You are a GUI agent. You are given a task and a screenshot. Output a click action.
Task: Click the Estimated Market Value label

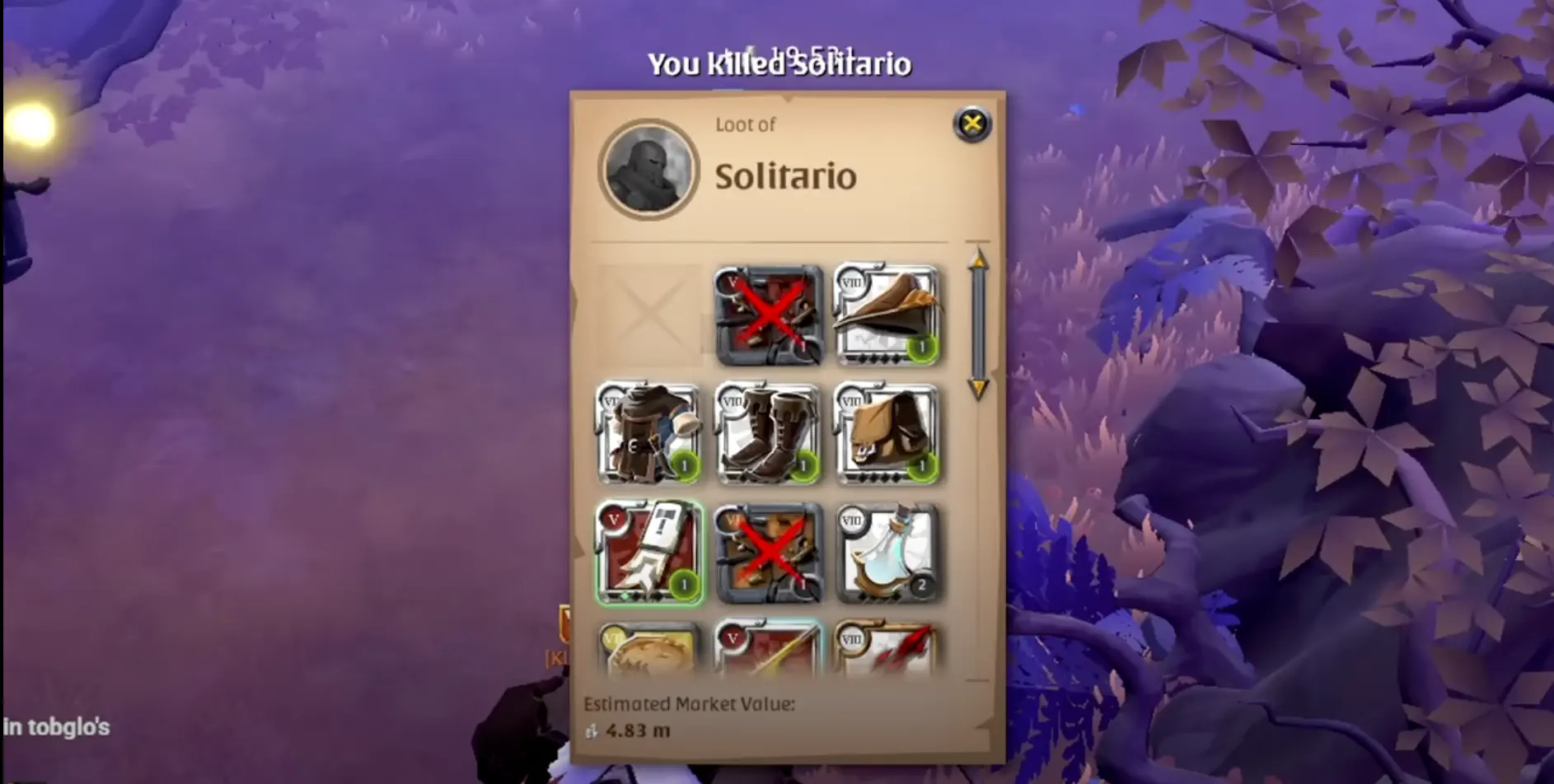coord(688,704)
